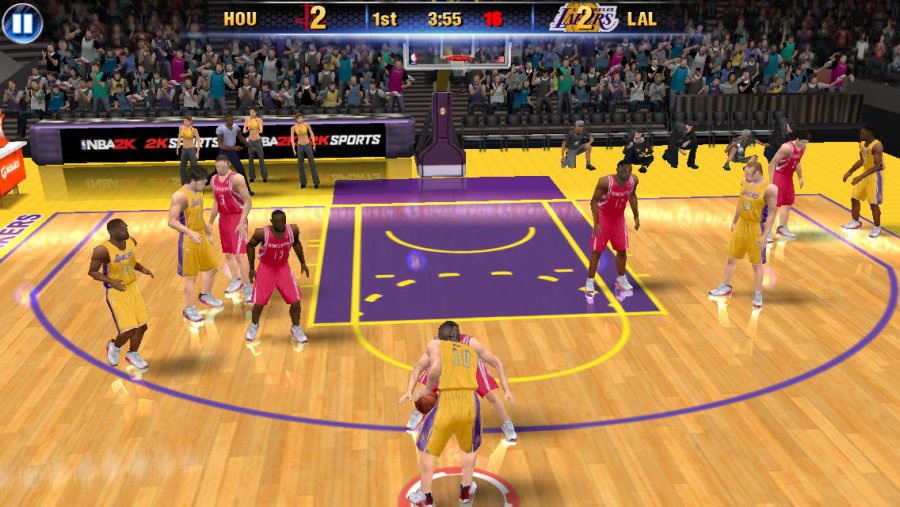Pause the game with the pause button
Image resolution: width=900 pixels, height=507 pixels.
tap(22, 22)
